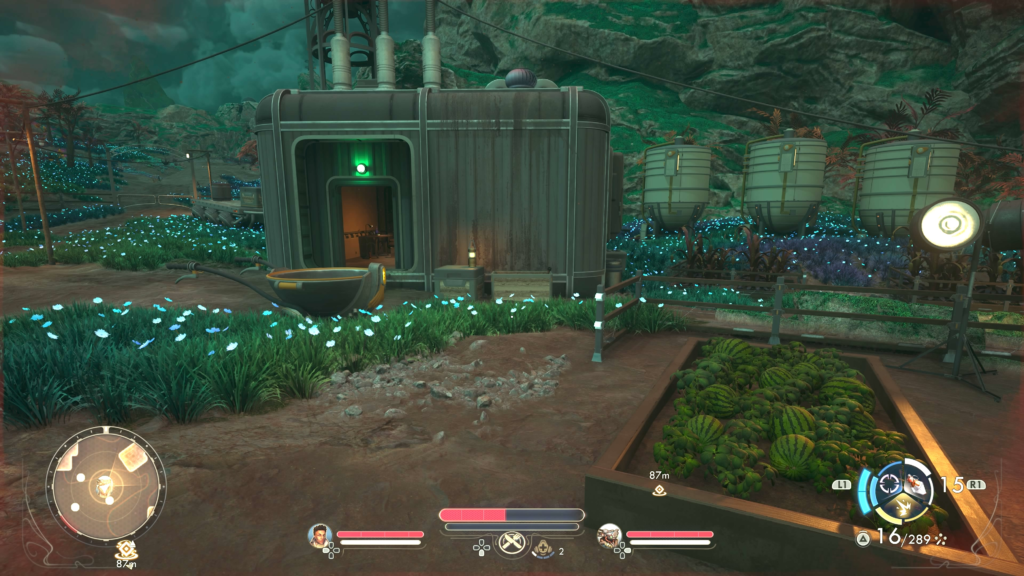This screenshot has height=576, width=1024.
Task: Select the creature companion portrait
Action: coord(609,536)
